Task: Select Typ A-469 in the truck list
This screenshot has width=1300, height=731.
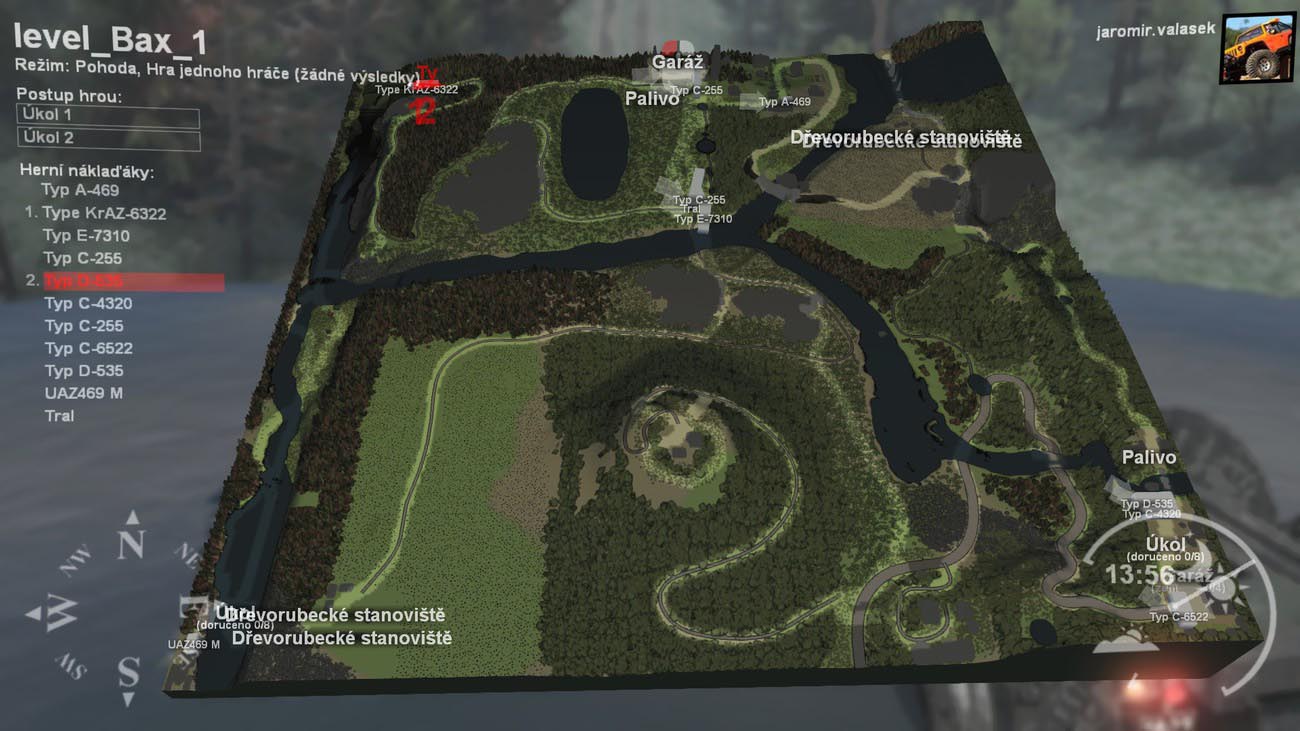Action: point(80,190)
